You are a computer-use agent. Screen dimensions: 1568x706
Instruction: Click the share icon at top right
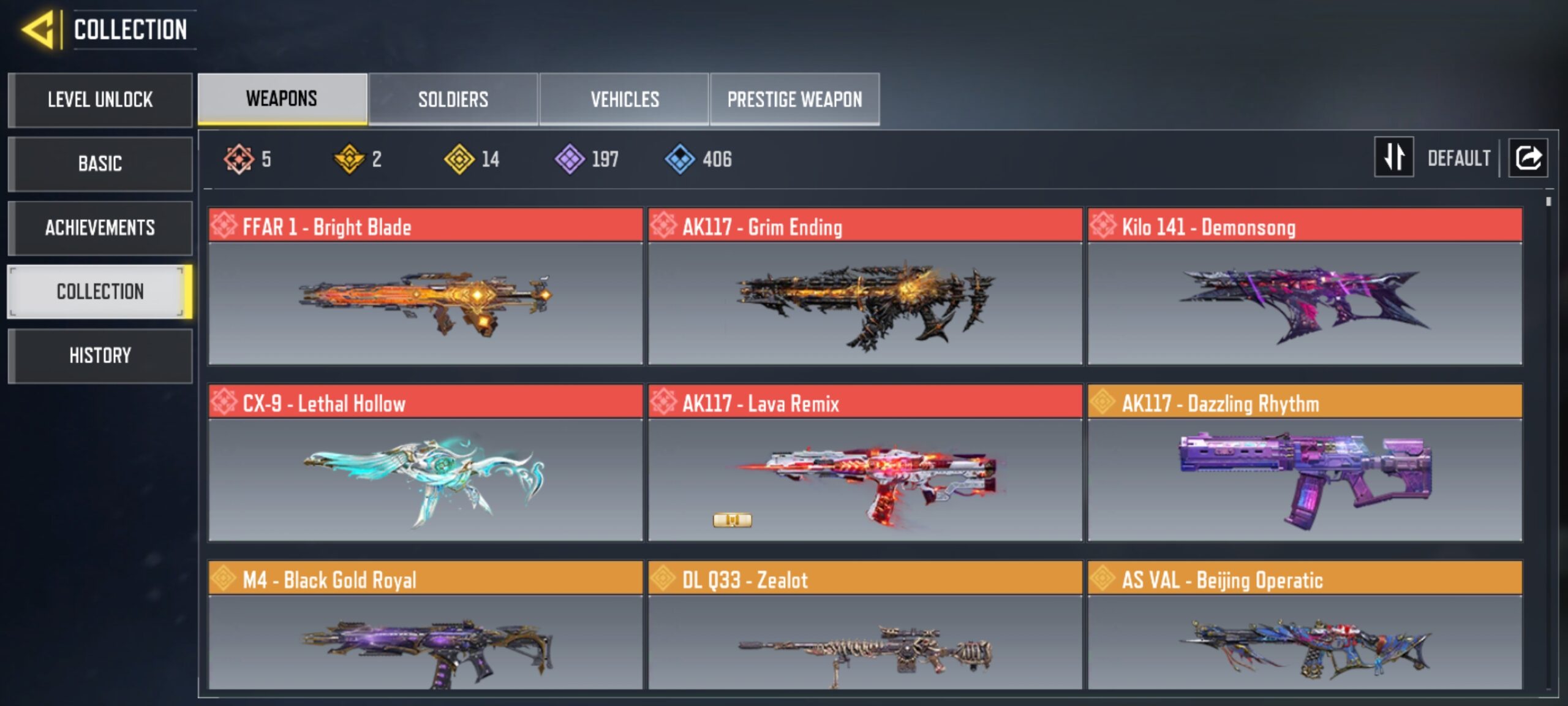point(1528,158)
